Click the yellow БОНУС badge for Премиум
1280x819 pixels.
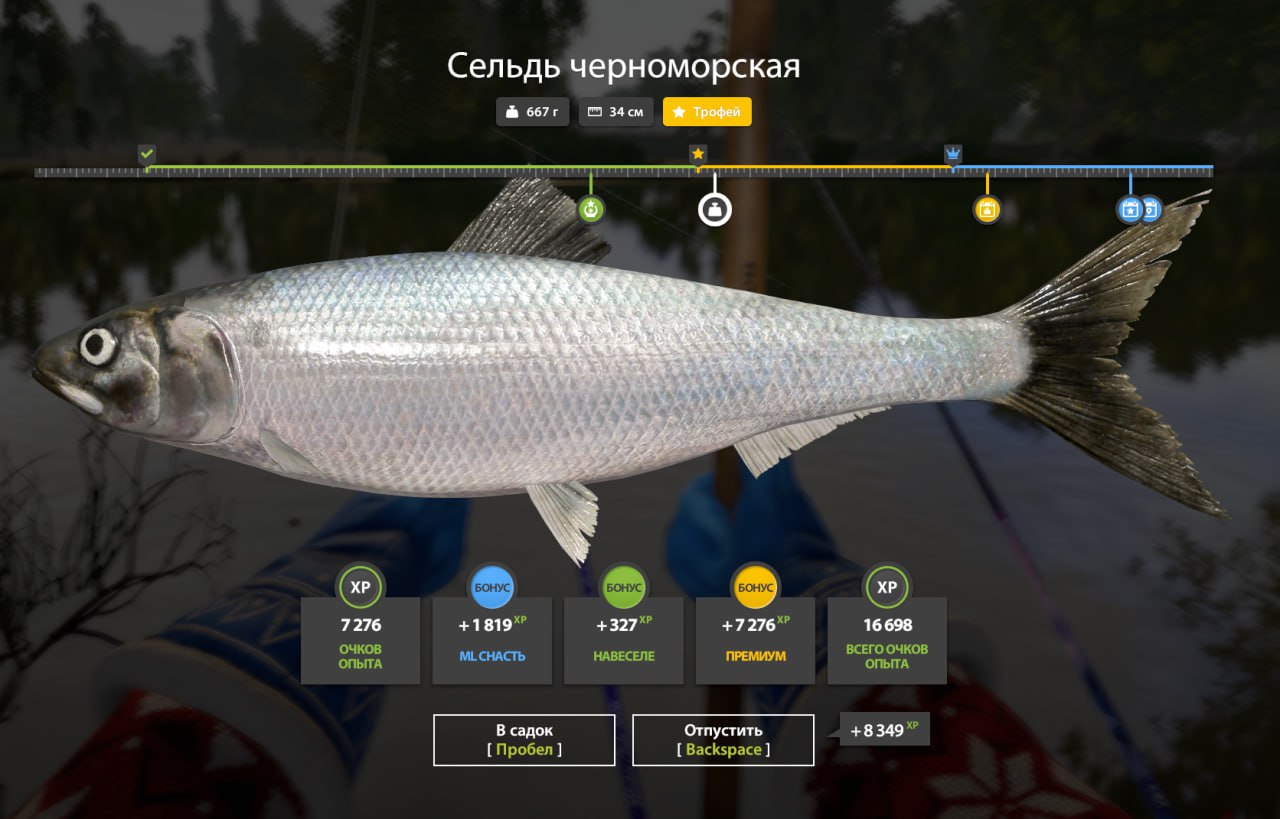(756, 587)
